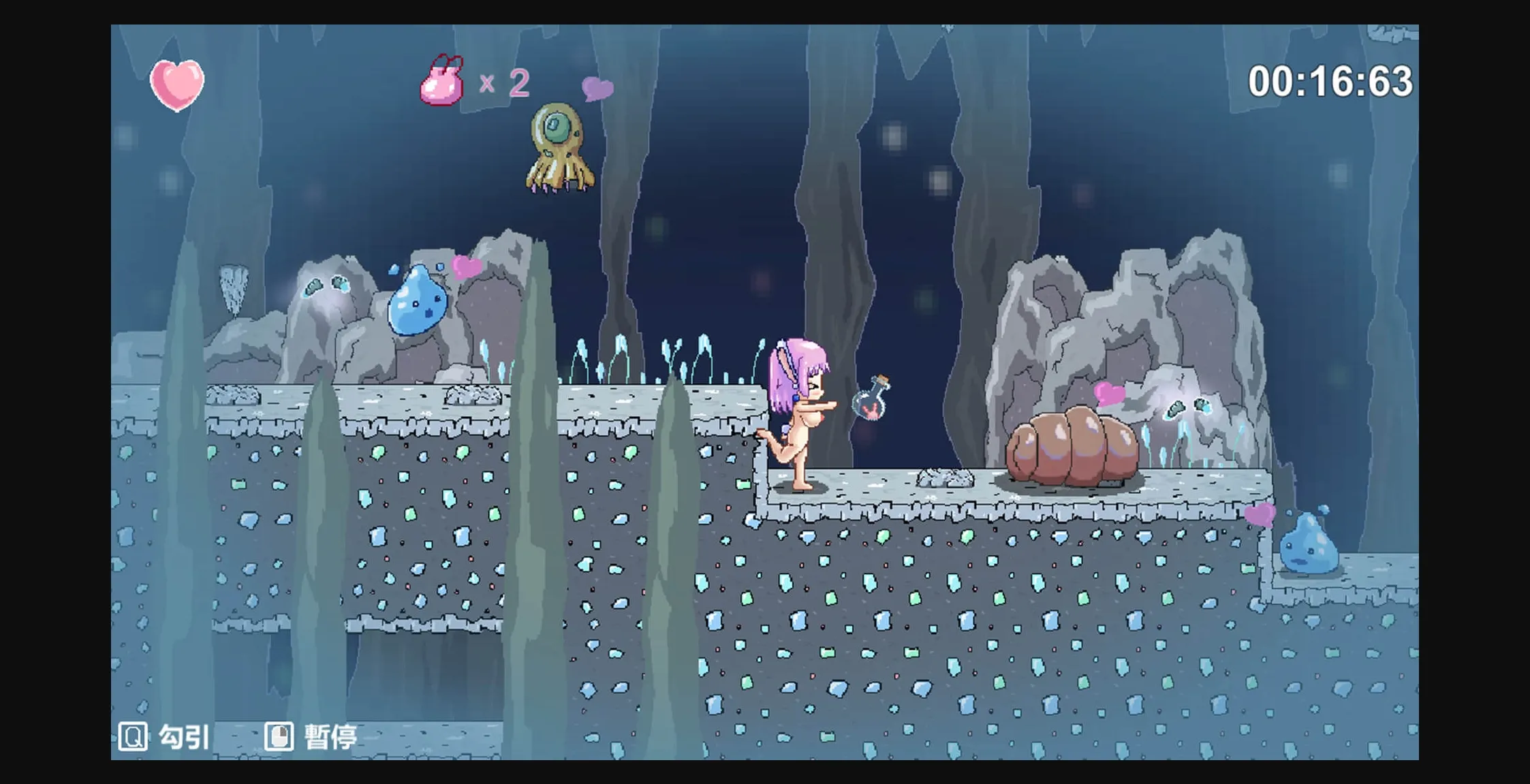Click the 勾引 text label
This screenshot has width=1530, height=784.
tap(182, 738)
